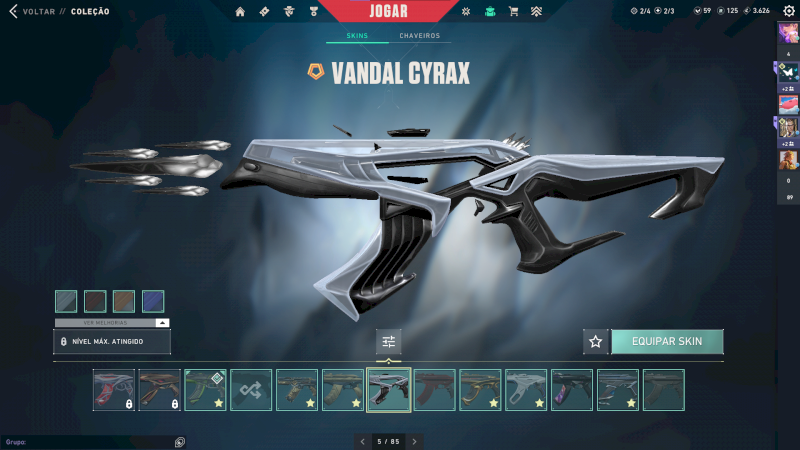
Task: Open the settings gear icon
Action: (x=788, y=11)
